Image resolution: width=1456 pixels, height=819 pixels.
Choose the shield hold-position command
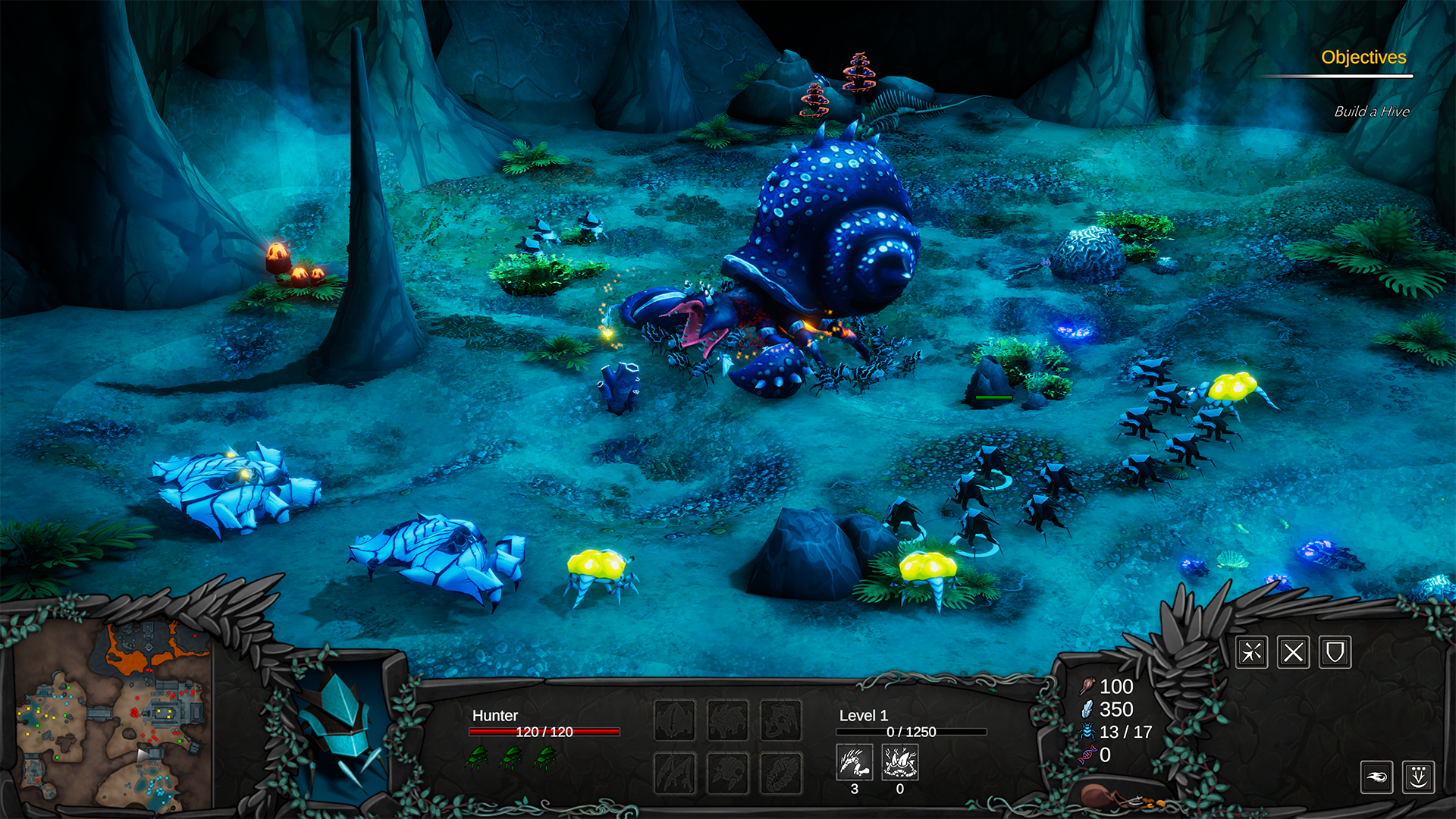click(1335, 652)
